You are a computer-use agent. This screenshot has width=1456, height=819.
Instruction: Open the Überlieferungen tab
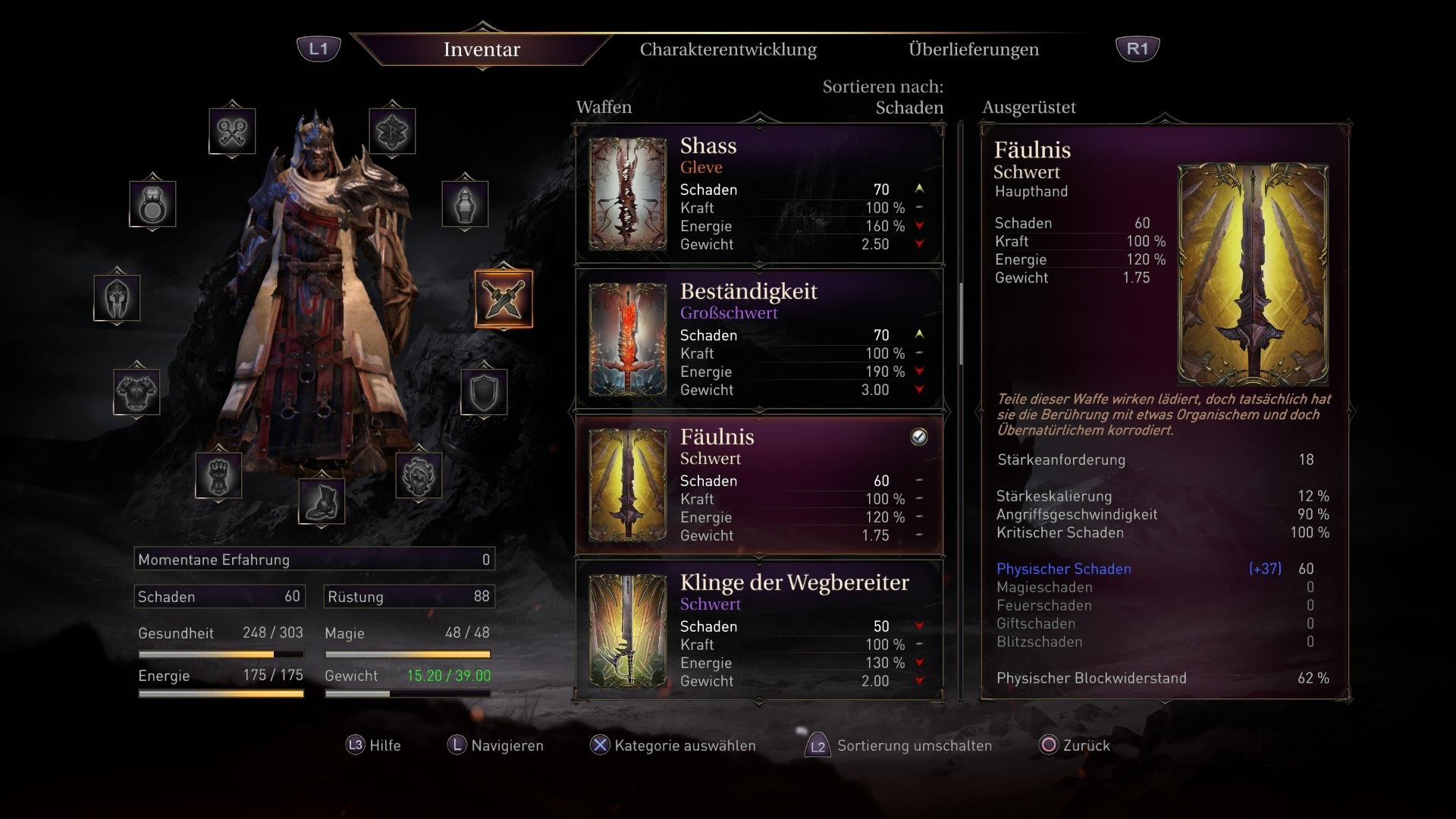click(973, 50)
